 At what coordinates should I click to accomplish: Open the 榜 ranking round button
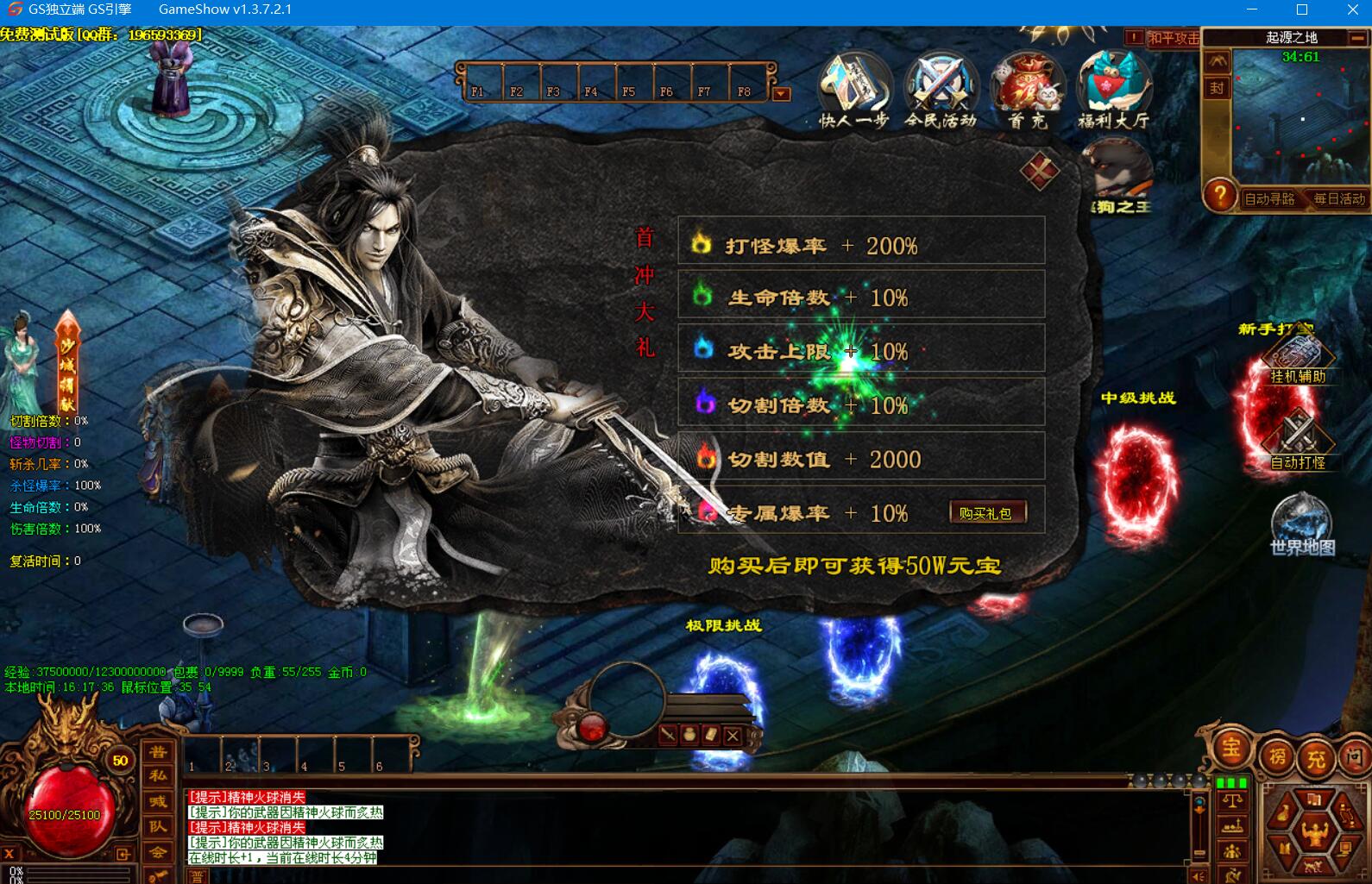(x=1277, y=757)
